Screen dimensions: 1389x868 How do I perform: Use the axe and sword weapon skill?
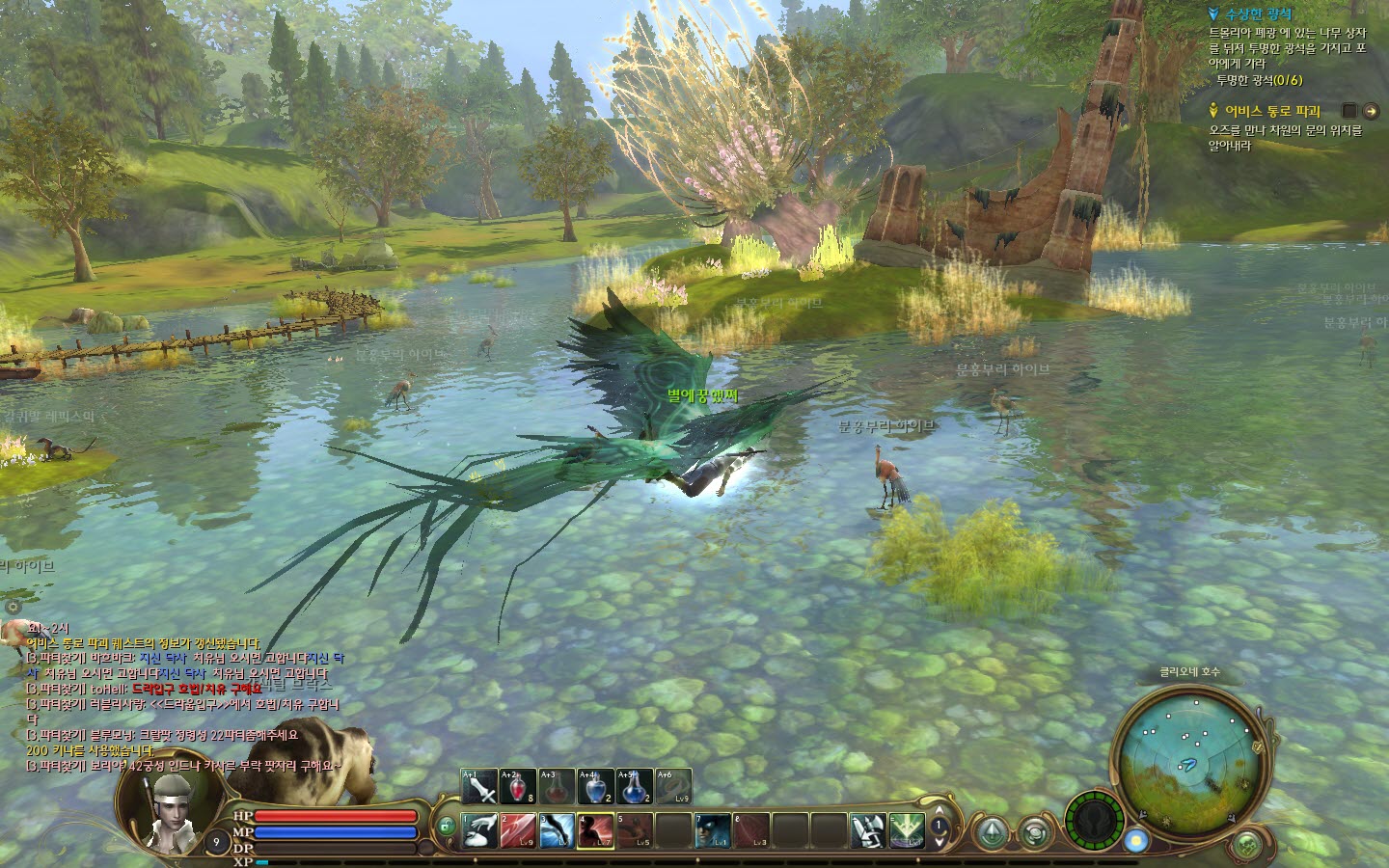(867, 830)
